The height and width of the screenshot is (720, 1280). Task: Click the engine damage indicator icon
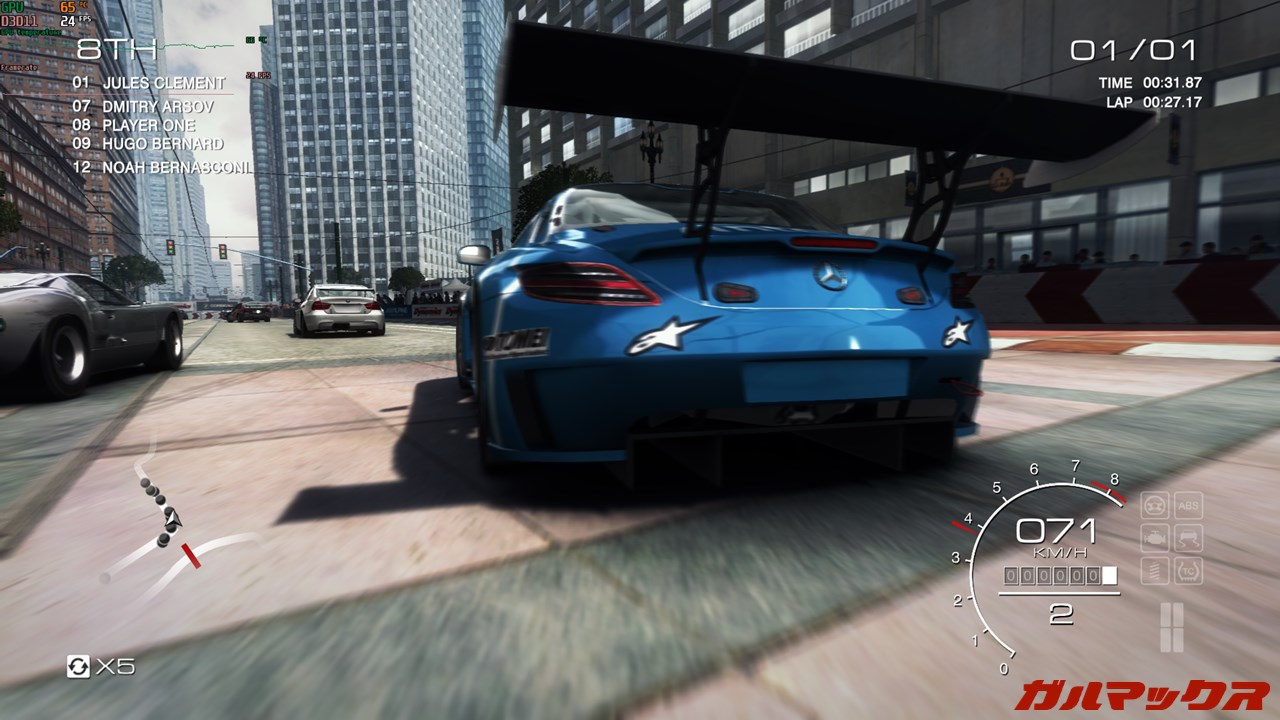[x=1155, y=537]
